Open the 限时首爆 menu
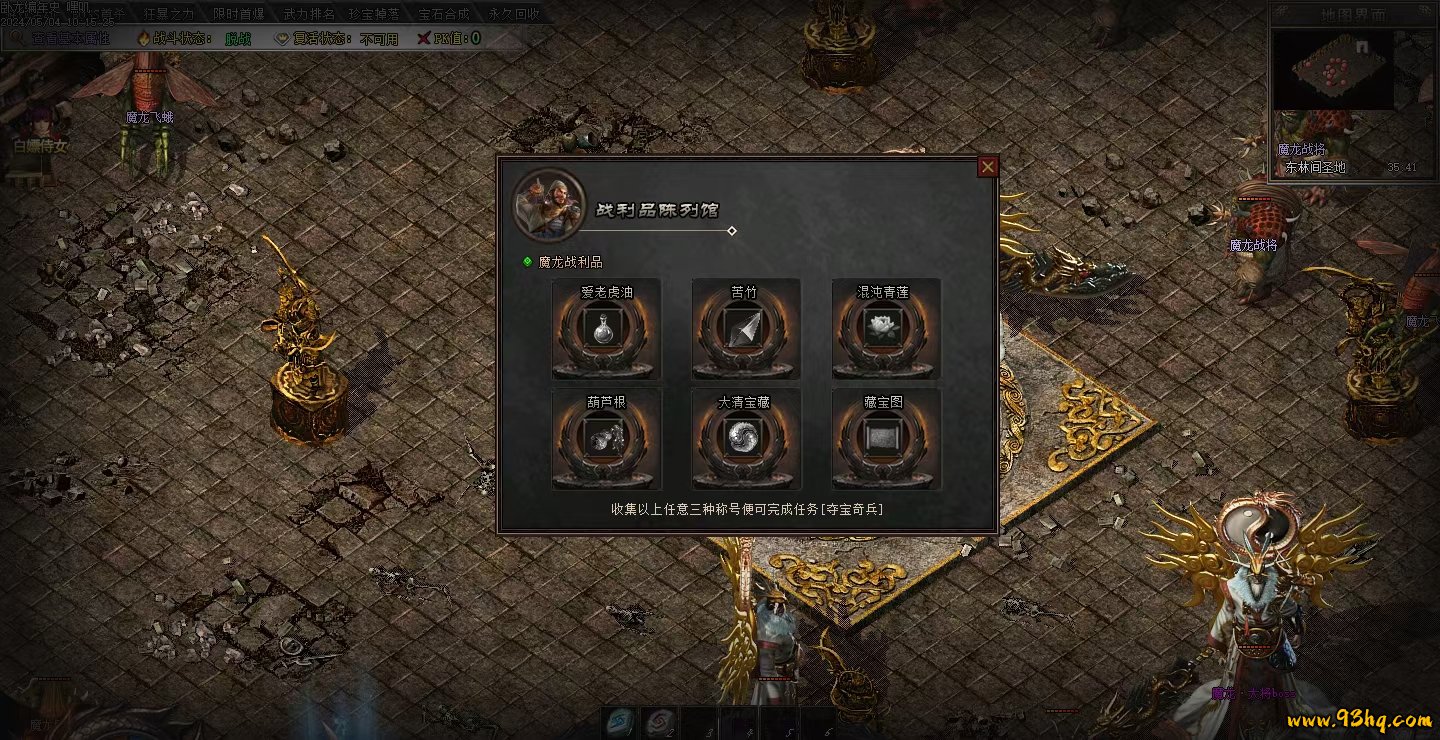Screen dimensions: 1440x740 click(x=239, y=14)
